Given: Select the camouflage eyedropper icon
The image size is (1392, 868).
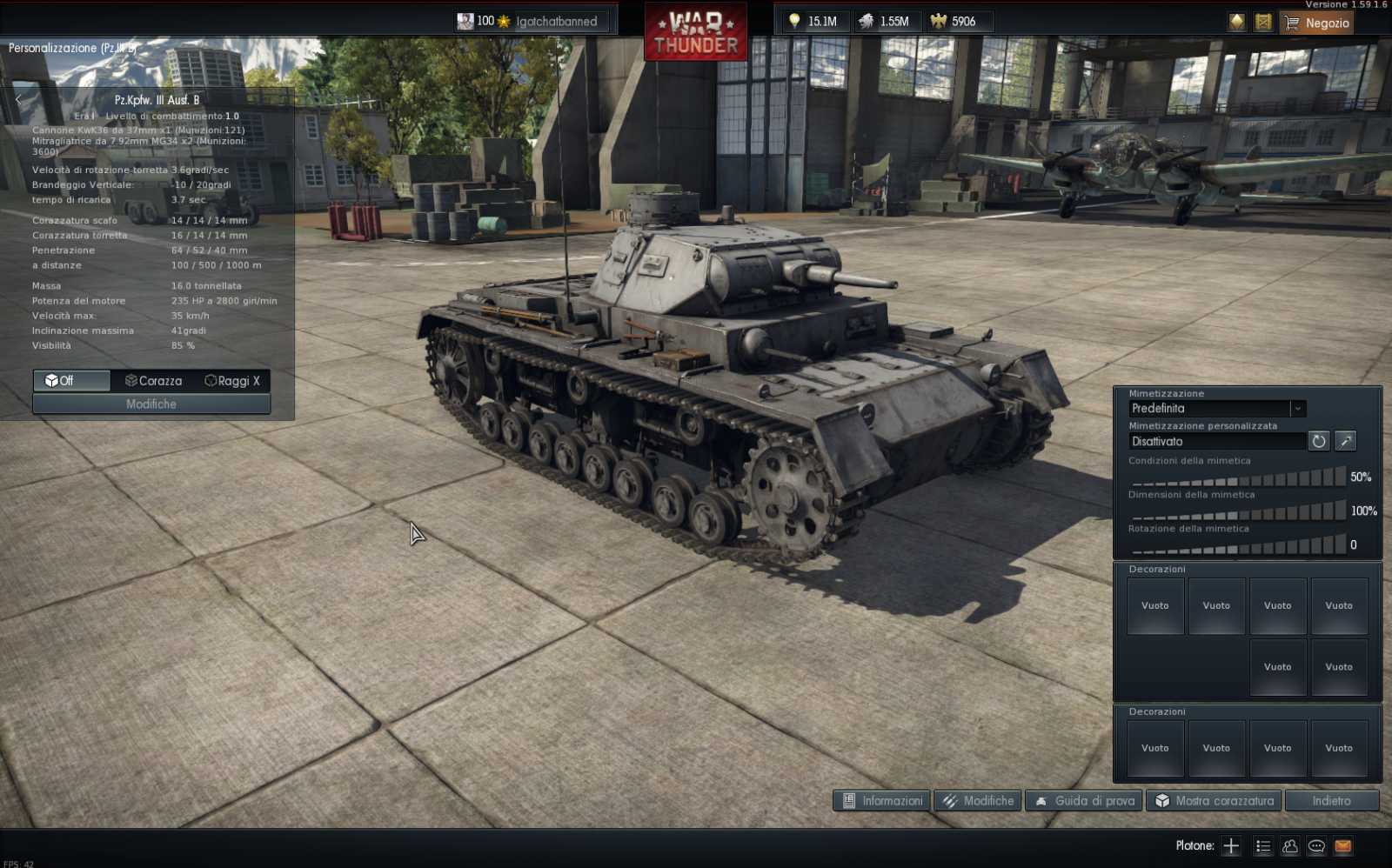Looking at the screenshot, I should (x=1345, y=441).
